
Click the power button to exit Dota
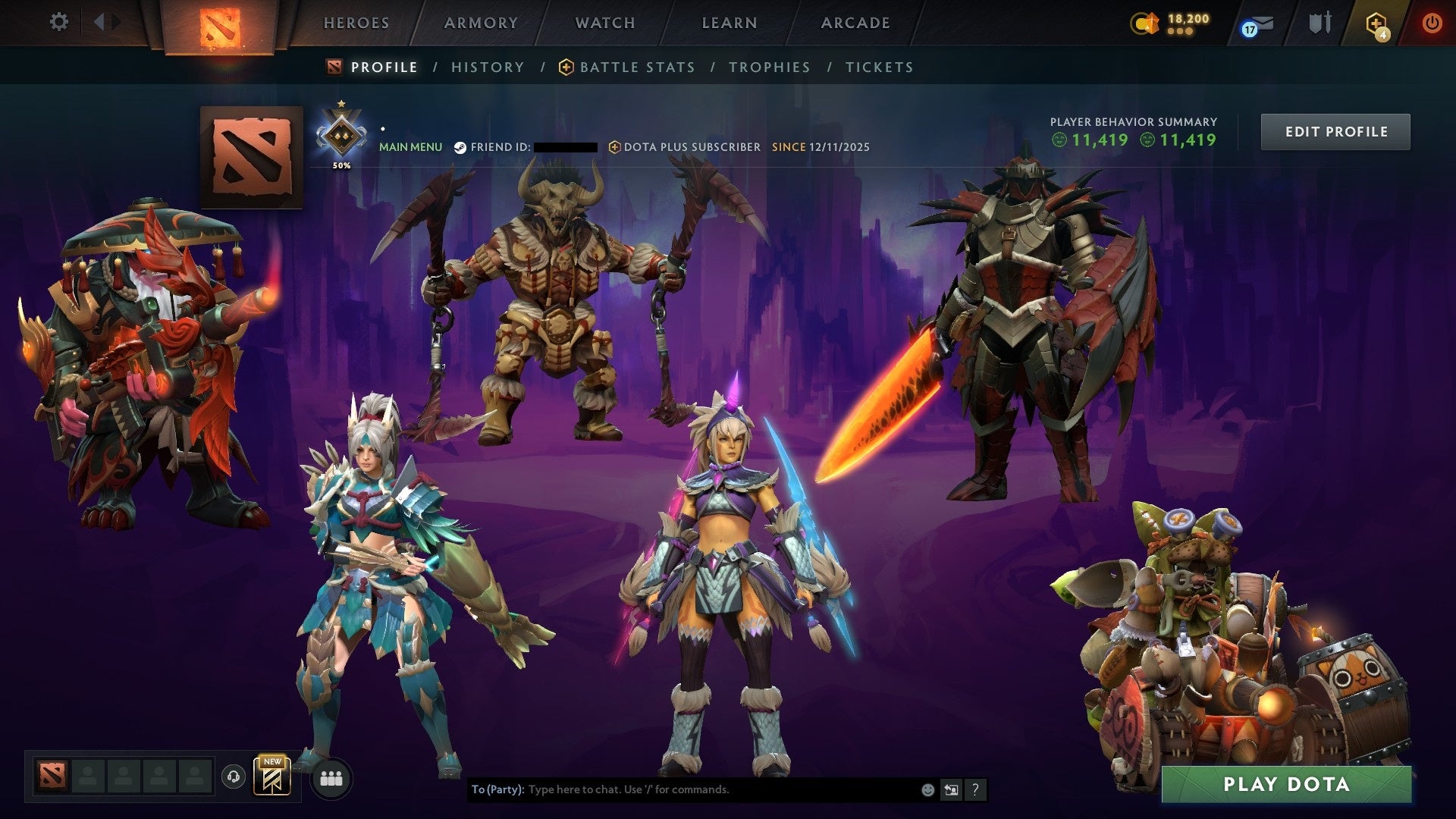(x=1433, y=23)
